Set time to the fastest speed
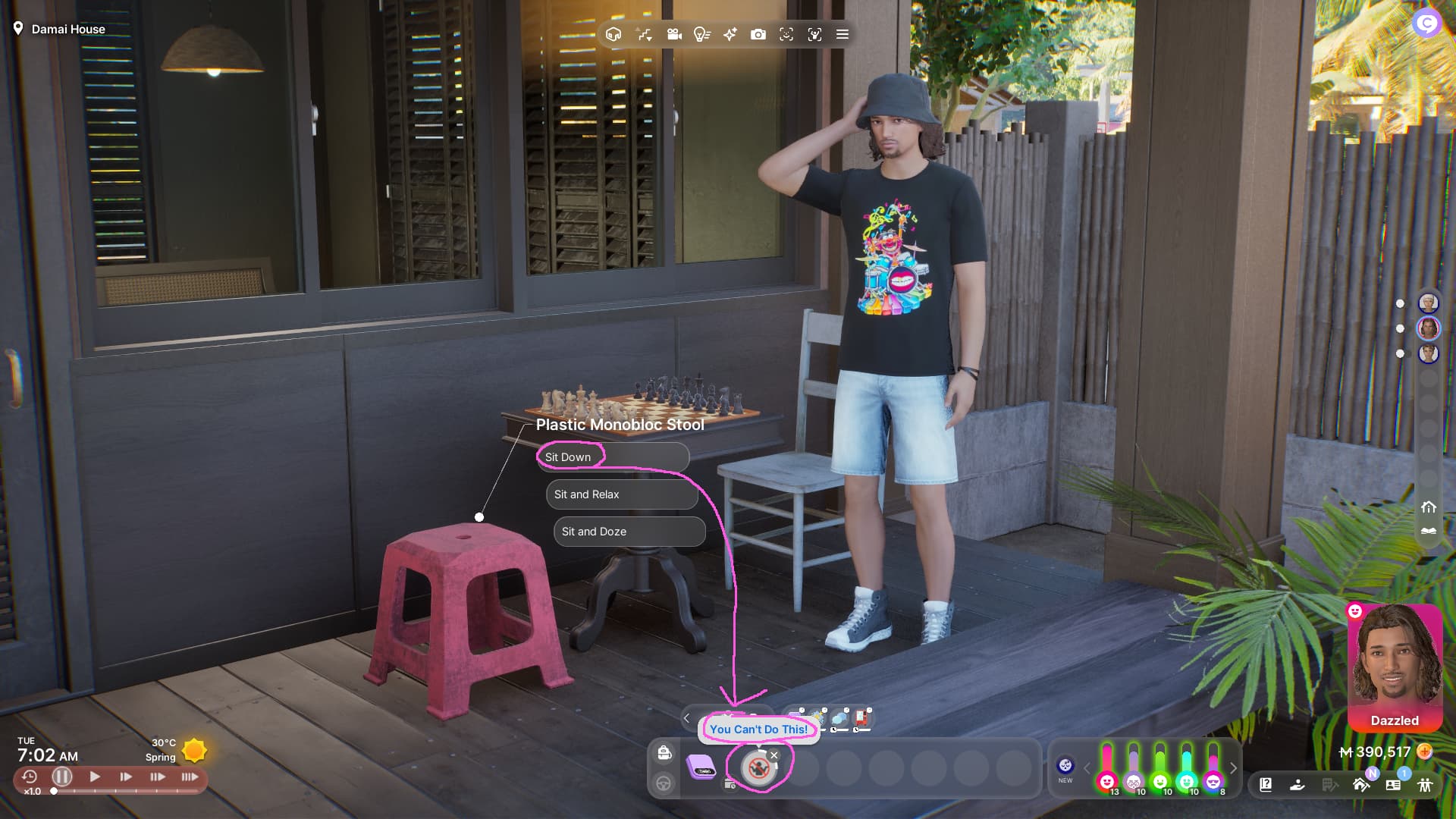This screenshot has height=819, width=1456. point(190,777)
